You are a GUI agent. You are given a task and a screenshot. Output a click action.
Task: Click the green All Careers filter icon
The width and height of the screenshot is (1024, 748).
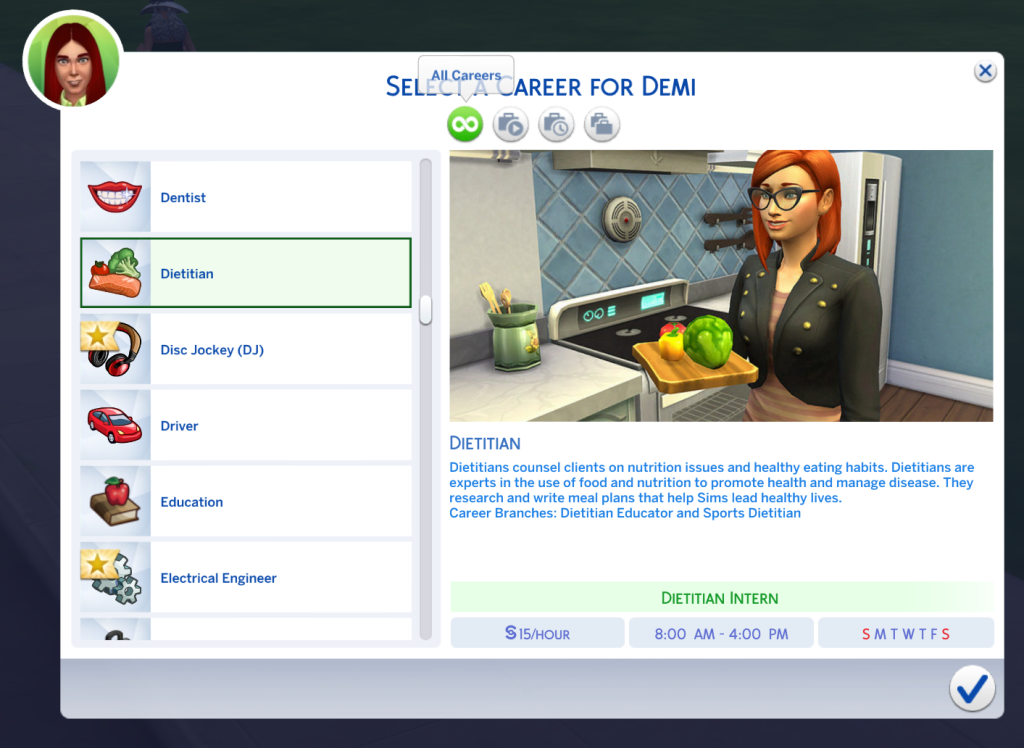point(465,125)
